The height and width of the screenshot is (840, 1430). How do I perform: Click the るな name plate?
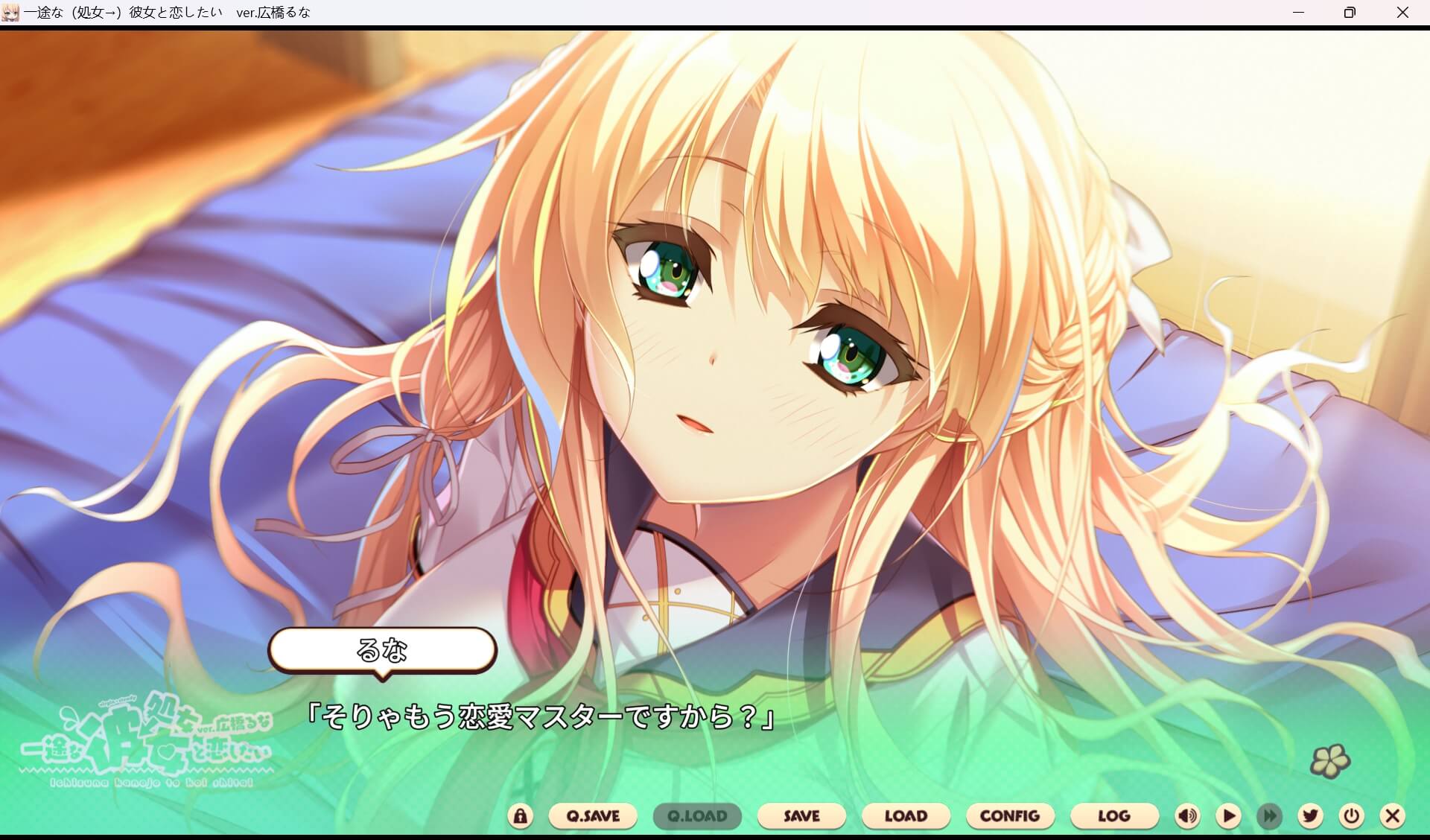(383, 651)
